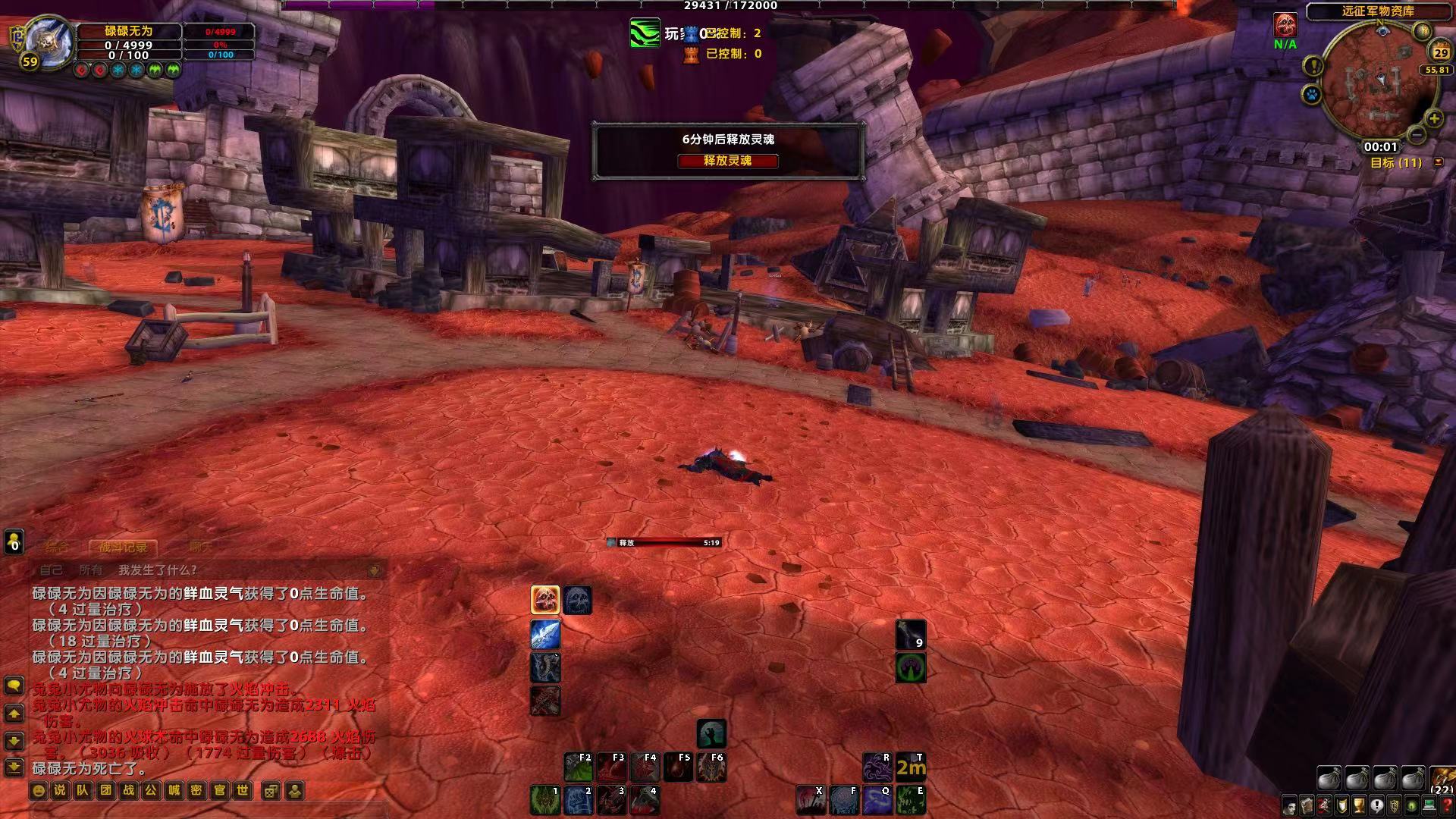Switch chat to the 队 party channel
The width and height of the screenshot is (1456, 819).
[x=83, y=791]
